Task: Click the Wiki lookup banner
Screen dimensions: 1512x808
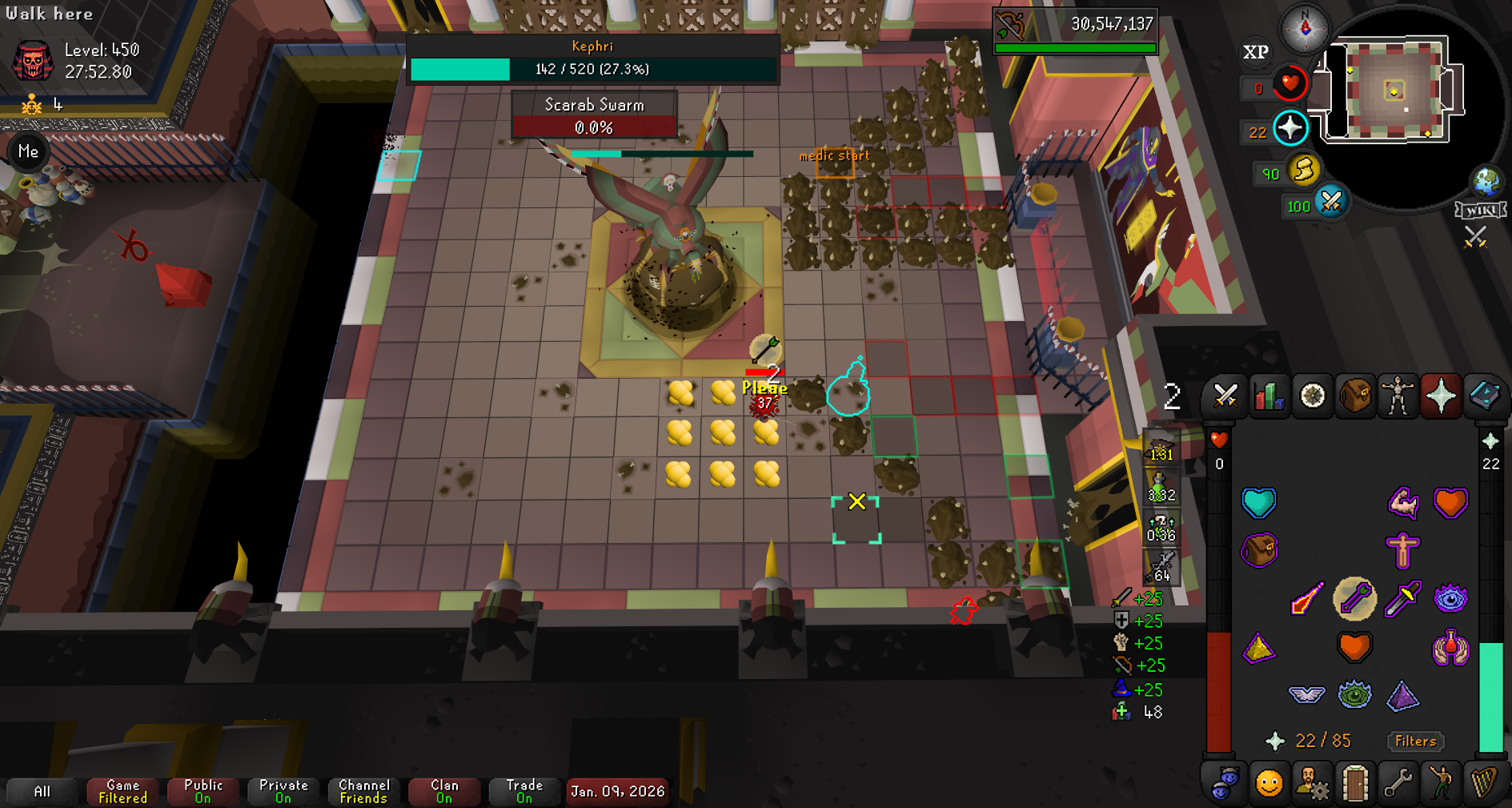Action: (x=1480, y=211)
